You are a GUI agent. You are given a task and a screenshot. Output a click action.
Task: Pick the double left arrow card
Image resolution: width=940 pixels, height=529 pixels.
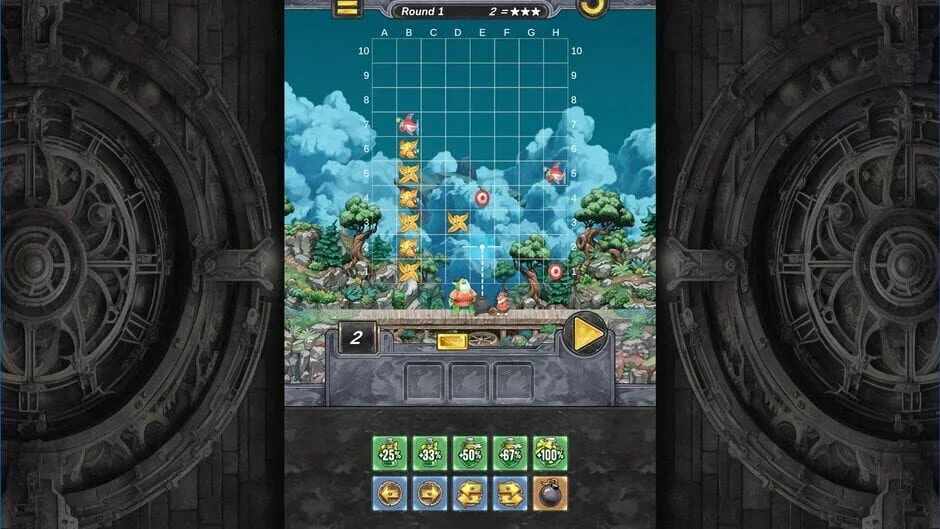(470, 493)
